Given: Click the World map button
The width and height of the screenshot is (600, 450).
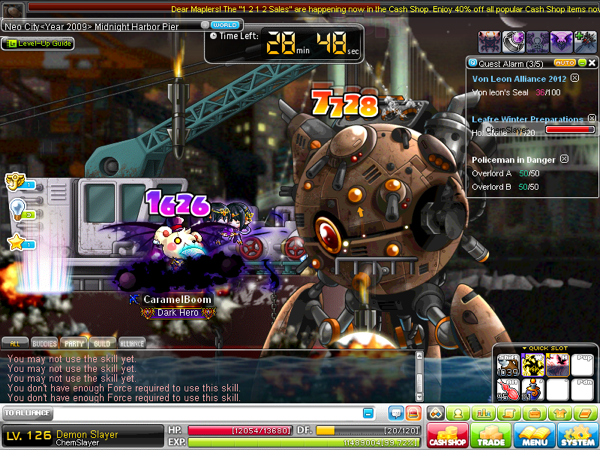Looking at the screenshot, I should (225, 23).
